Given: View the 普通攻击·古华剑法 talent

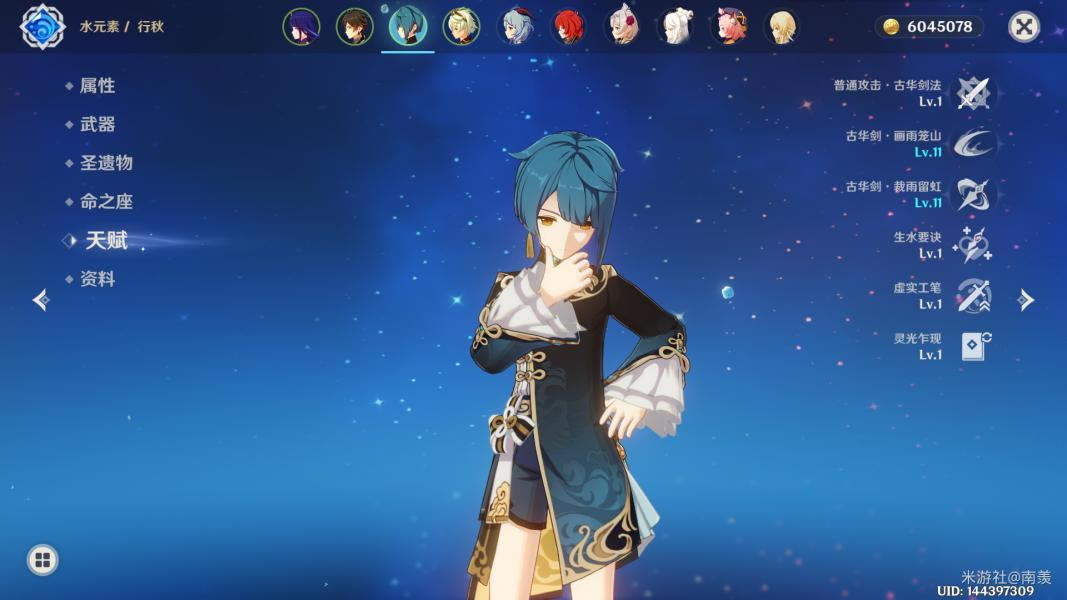Looking at the screenshot, I should (972, 93).
